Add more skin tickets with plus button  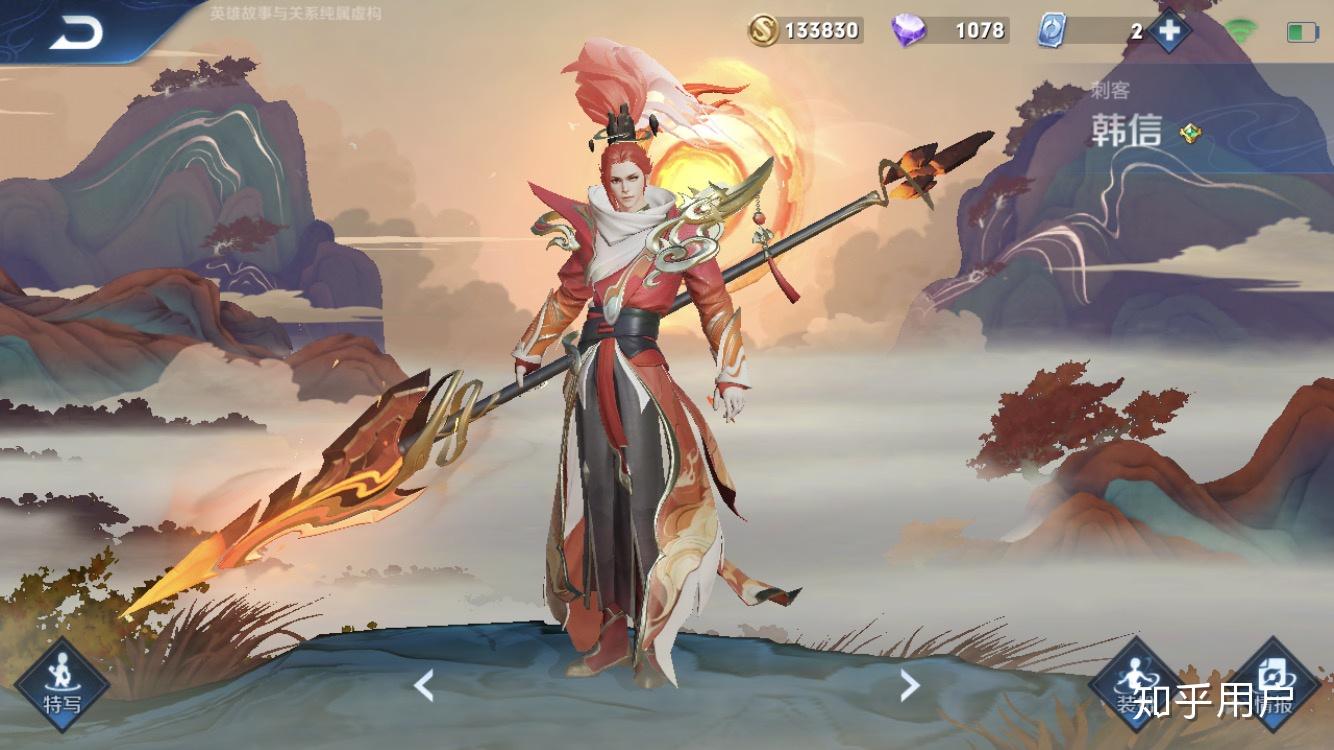click(1169, 30)
